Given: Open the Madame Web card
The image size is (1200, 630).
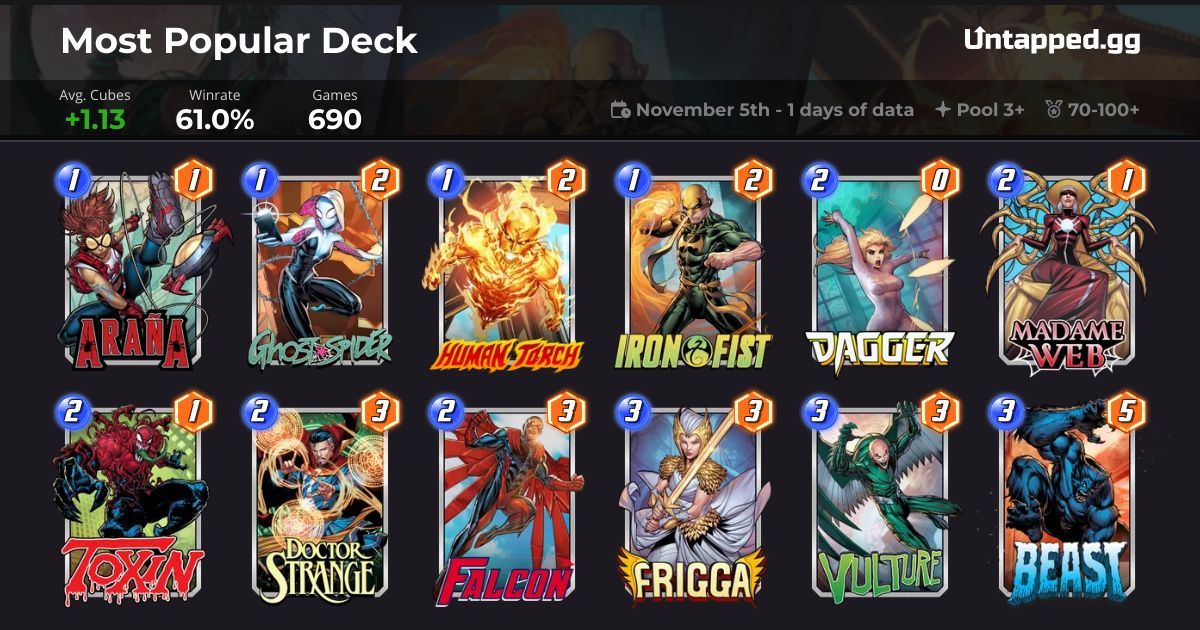Looking at the screenshot, I should click(x=1066, y=270).
